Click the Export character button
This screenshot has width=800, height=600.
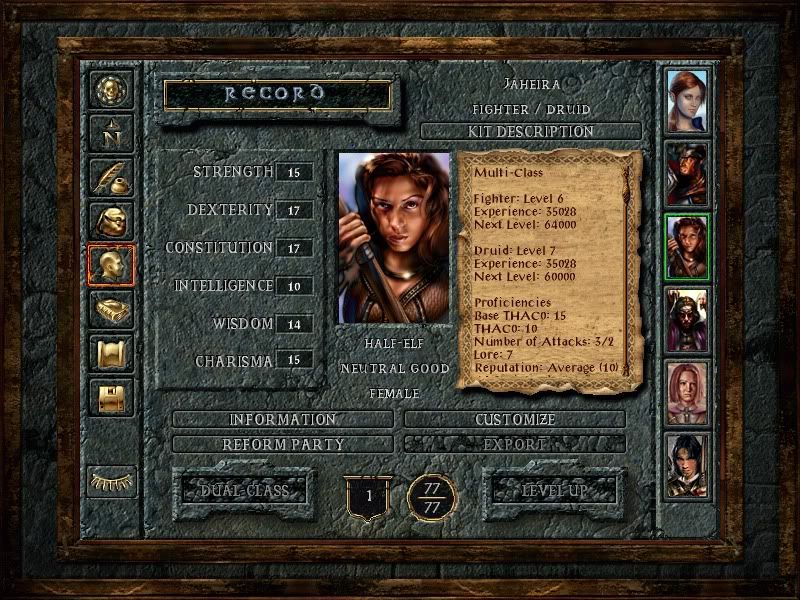[x=515, y=443]
